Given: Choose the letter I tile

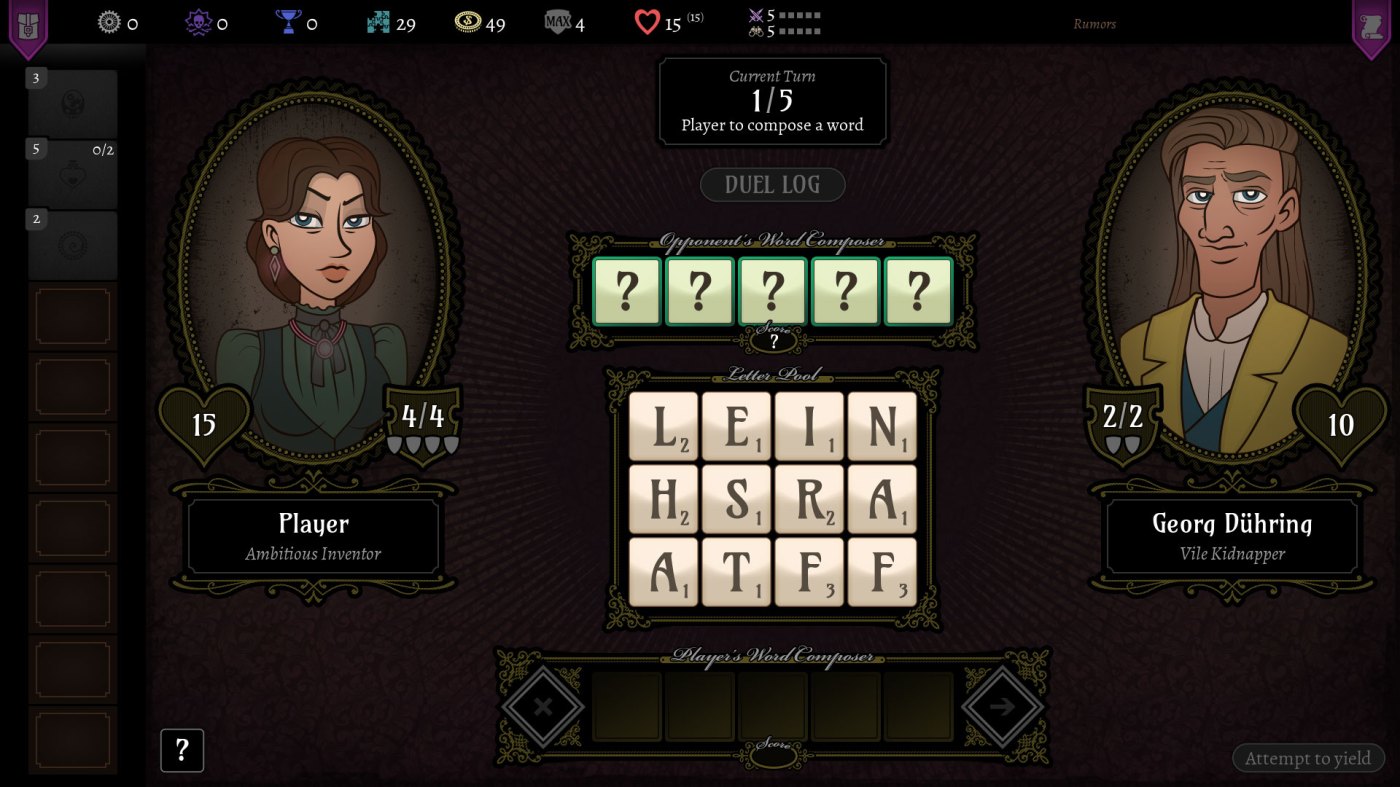Looking at the screenshot, I should [x=809, y=426].
